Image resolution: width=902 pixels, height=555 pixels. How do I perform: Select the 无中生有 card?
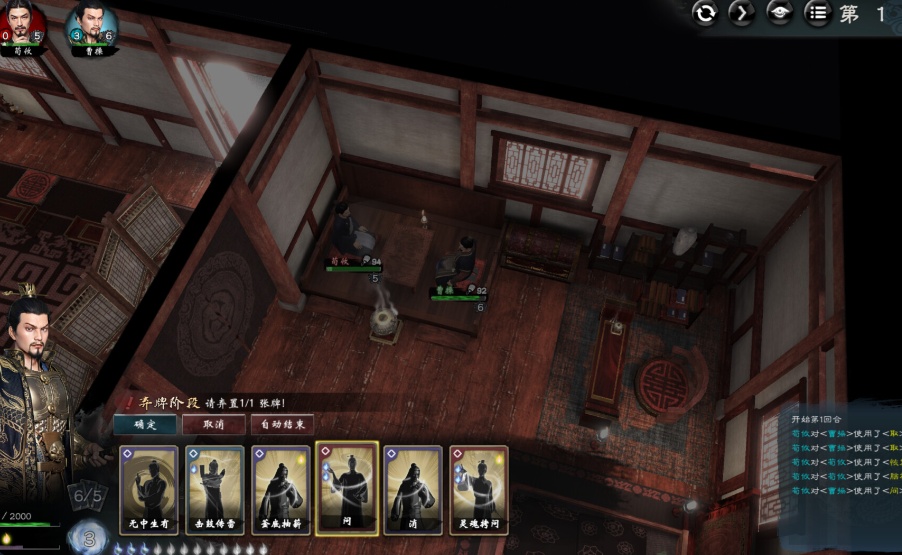tap(149, 489)
